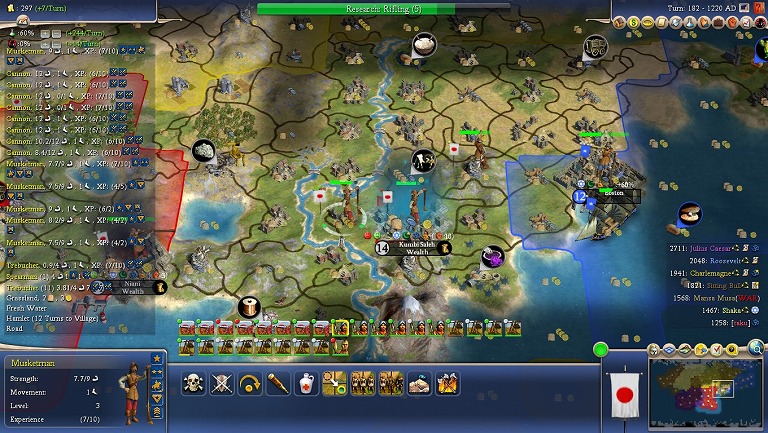Viewport: 768px width, 433px height.
Task: Open the military advisor fist icon
Action: pos(732,22)
